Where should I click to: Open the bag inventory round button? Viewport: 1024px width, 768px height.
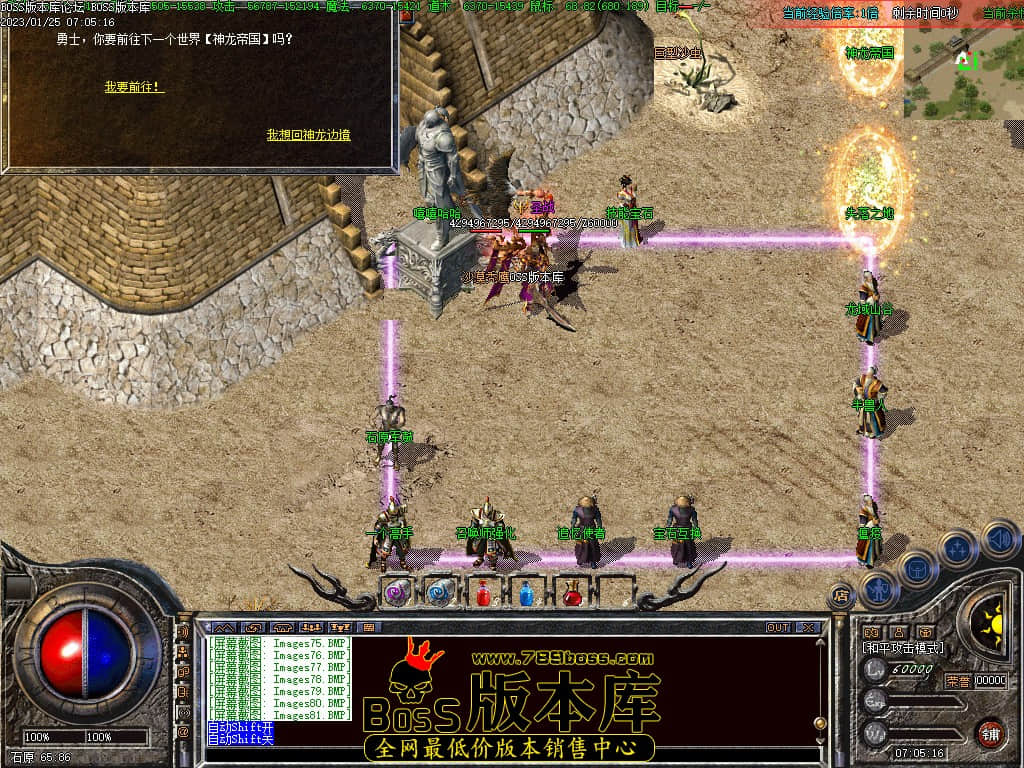(917, 570)
